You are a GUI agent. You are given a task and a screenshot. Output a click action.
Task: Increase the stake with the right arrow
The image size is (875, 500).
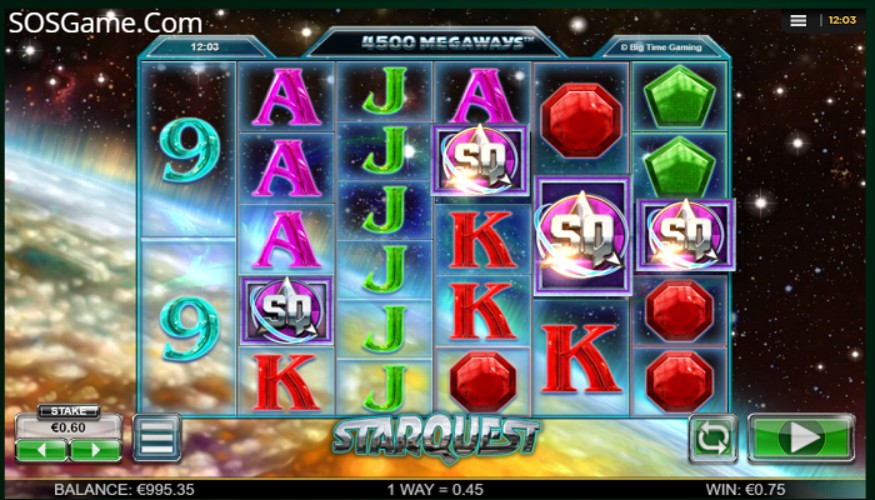[x=96, y=450]
